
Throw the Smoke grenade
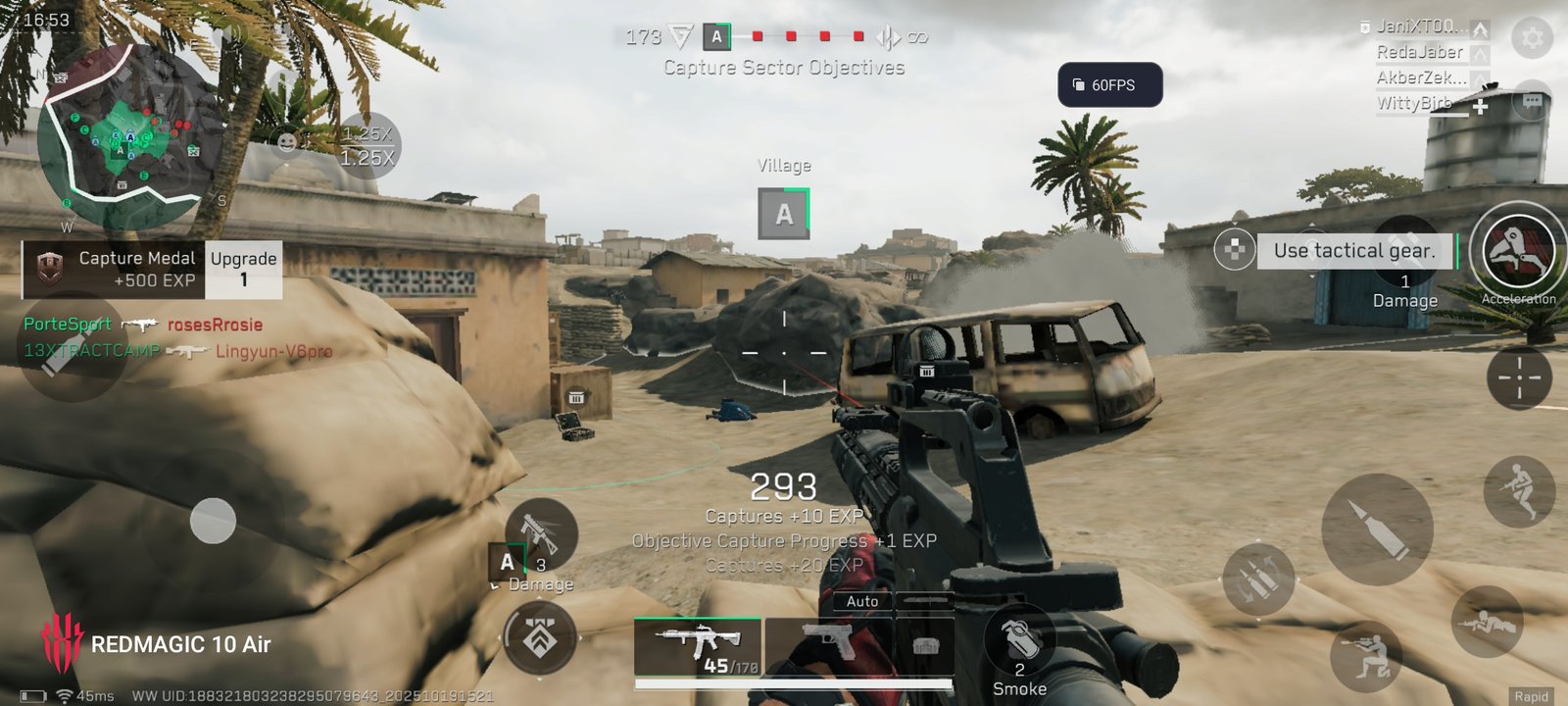(1019, 642)
